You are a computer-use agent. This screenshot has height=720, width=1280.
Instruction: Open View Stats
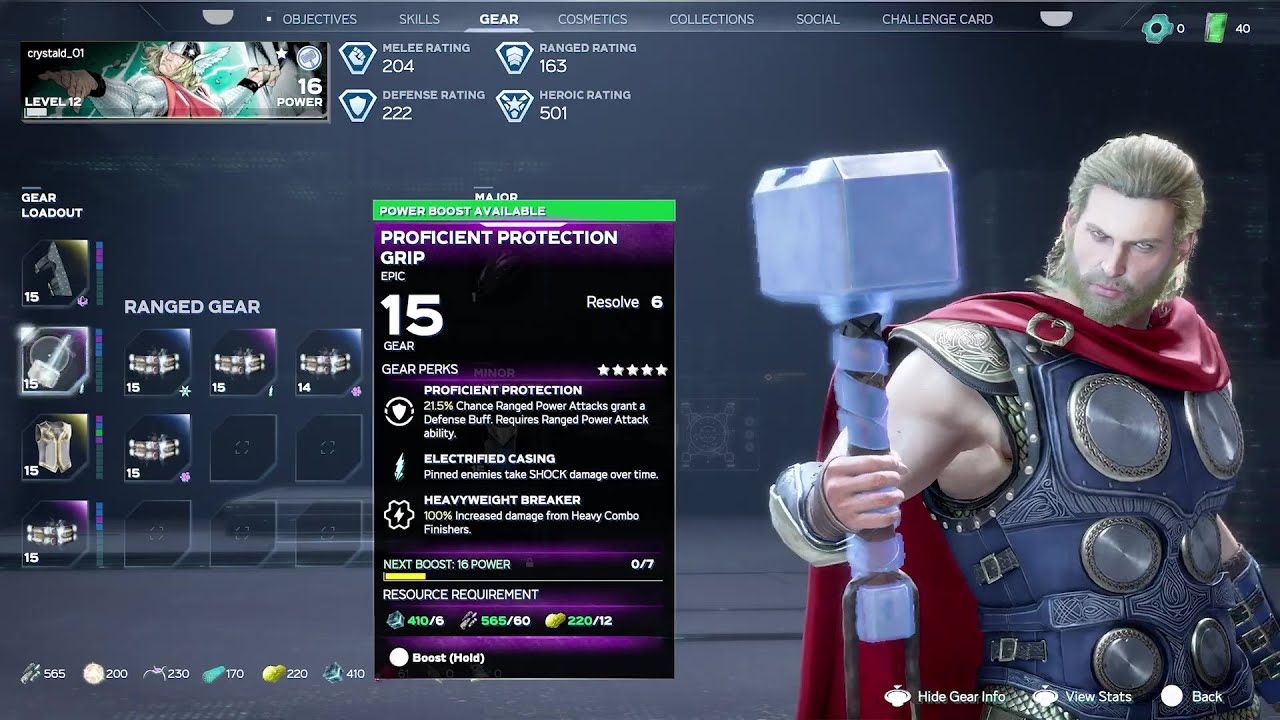pos(1084,697)
